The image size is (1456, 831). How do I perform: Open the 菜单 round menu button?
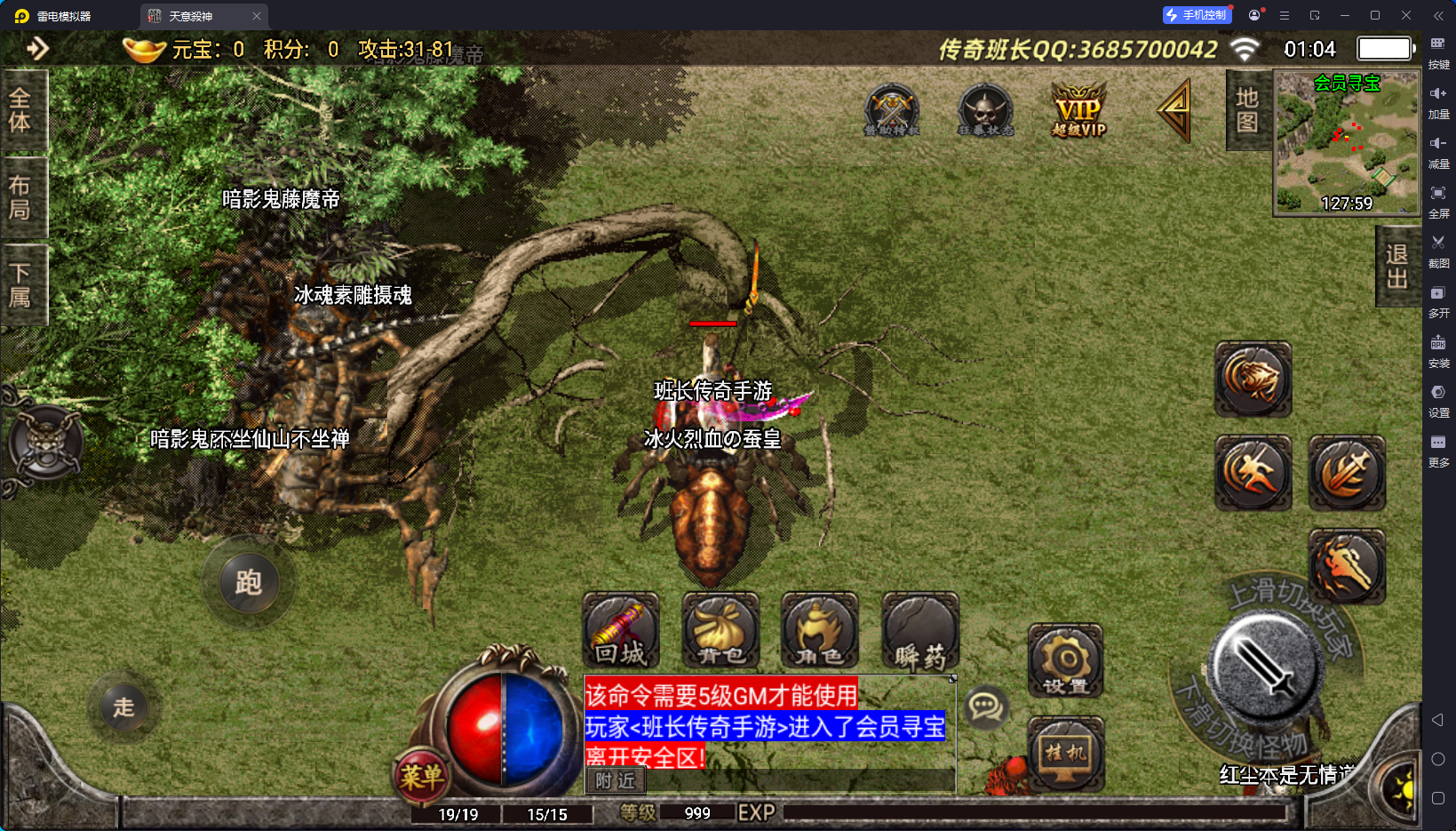pyautogui.click(x=420, y=777)
